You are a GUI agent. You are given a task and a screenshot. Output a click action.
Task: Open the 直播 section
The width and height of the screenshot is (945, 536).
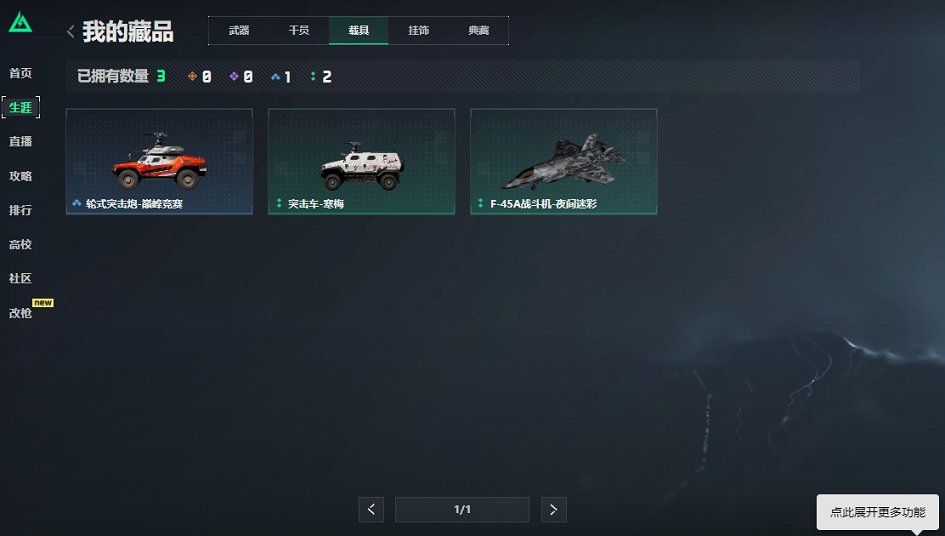click(20, 141)
